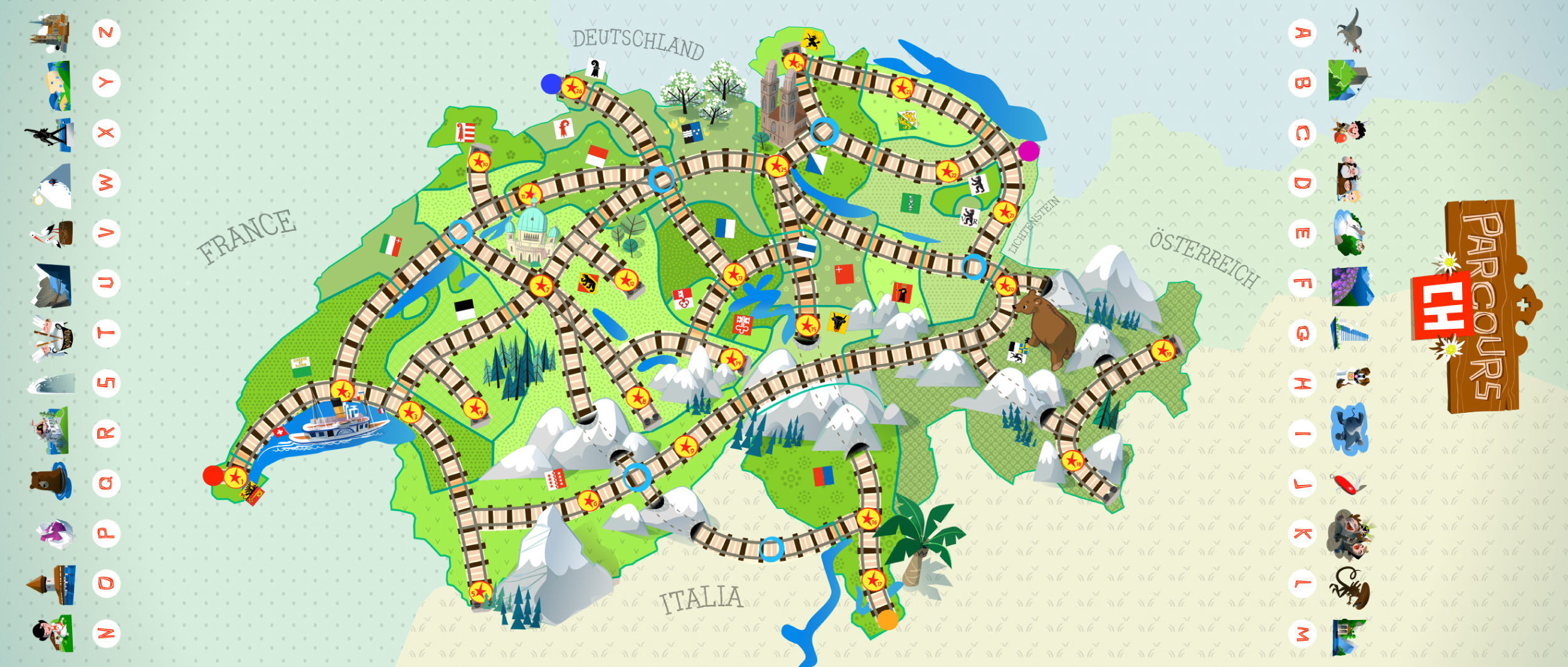This screenshot has width=1568, height=667.
Task: Choose the letter J circle
Action: (x=1302, y=483)
